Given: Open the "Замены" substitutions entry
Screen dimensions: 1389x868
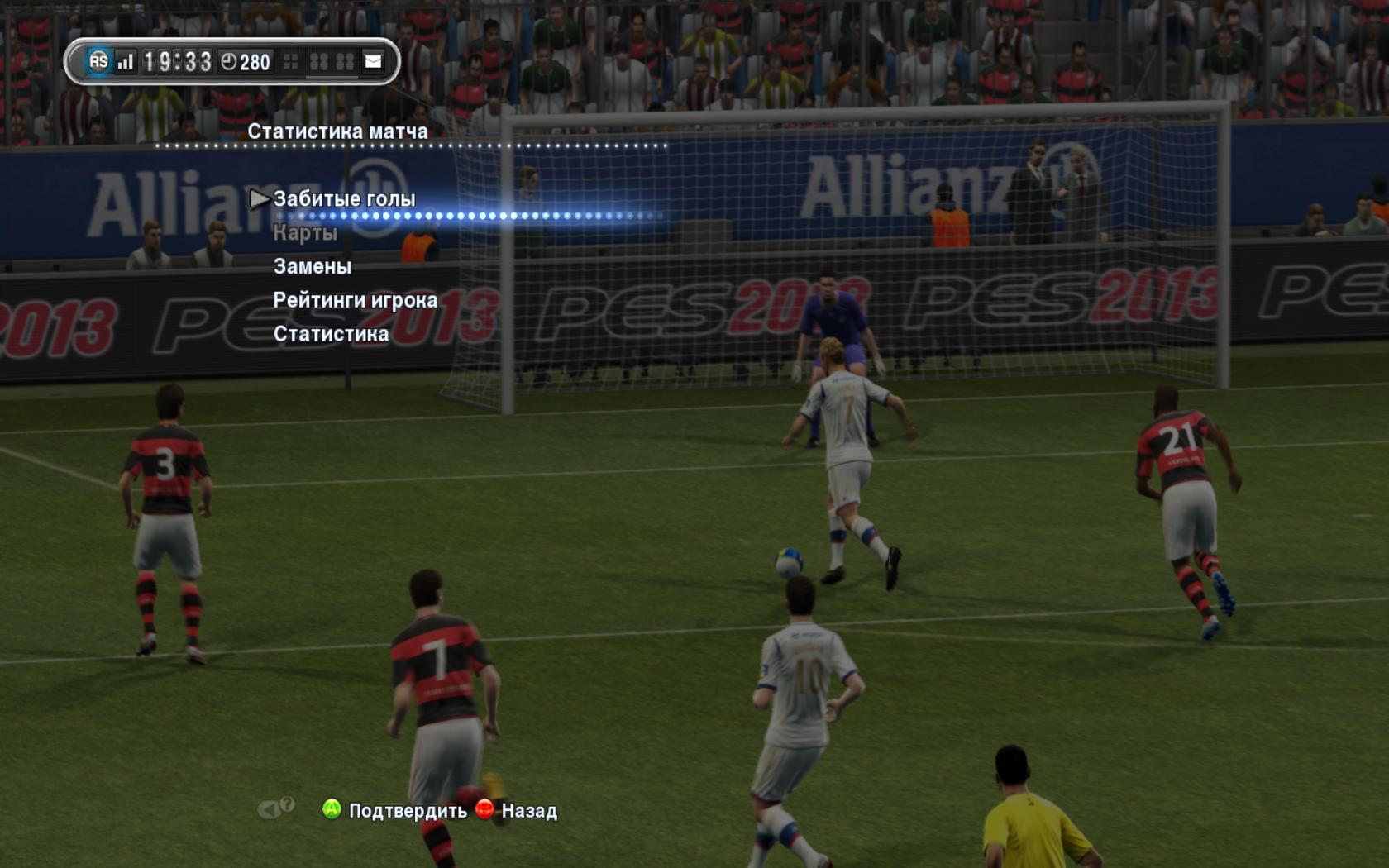Looking at the screenshot, I should (313, 266).
